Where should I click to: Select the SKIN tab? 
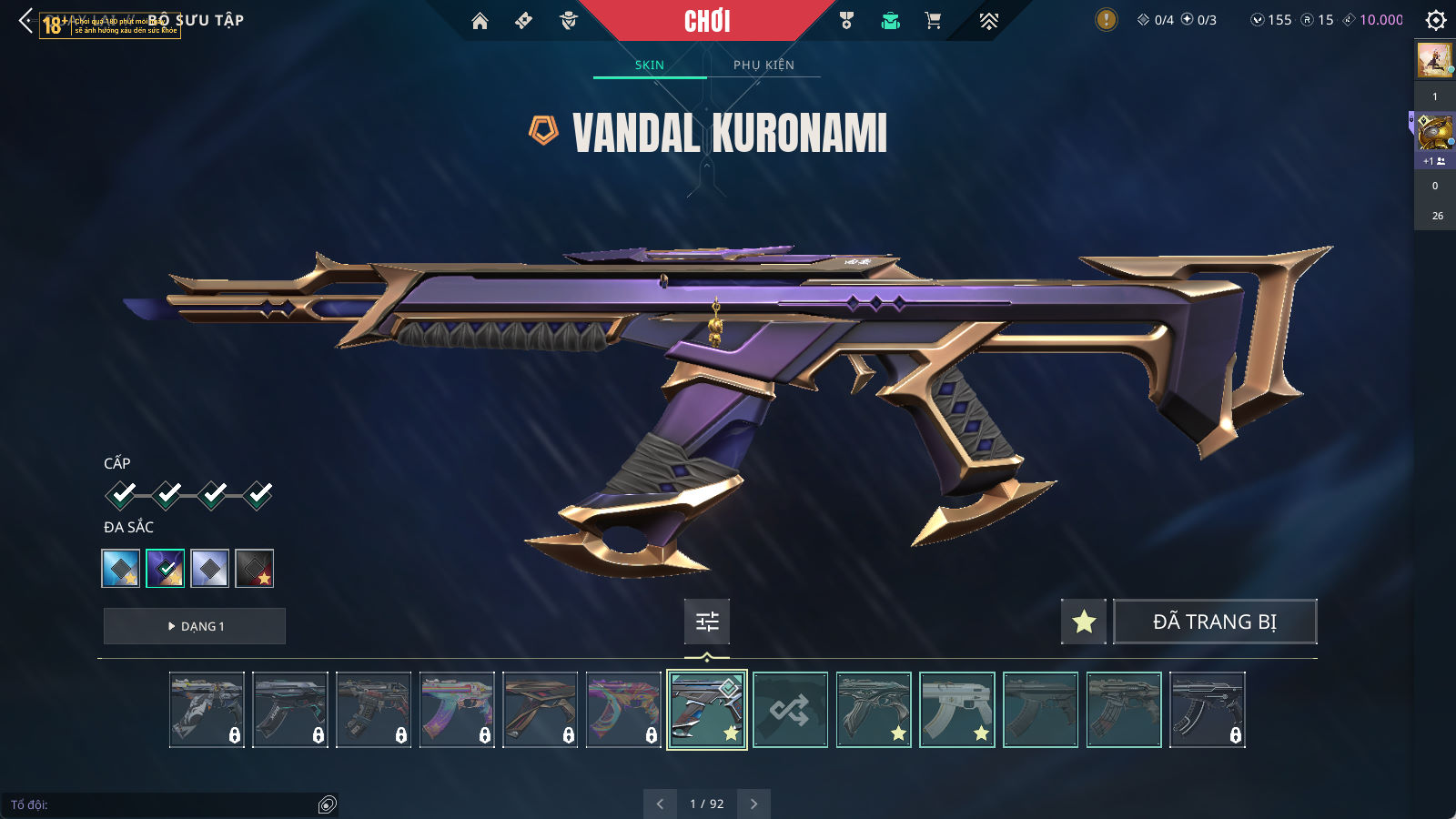click(x=649, y=65)
